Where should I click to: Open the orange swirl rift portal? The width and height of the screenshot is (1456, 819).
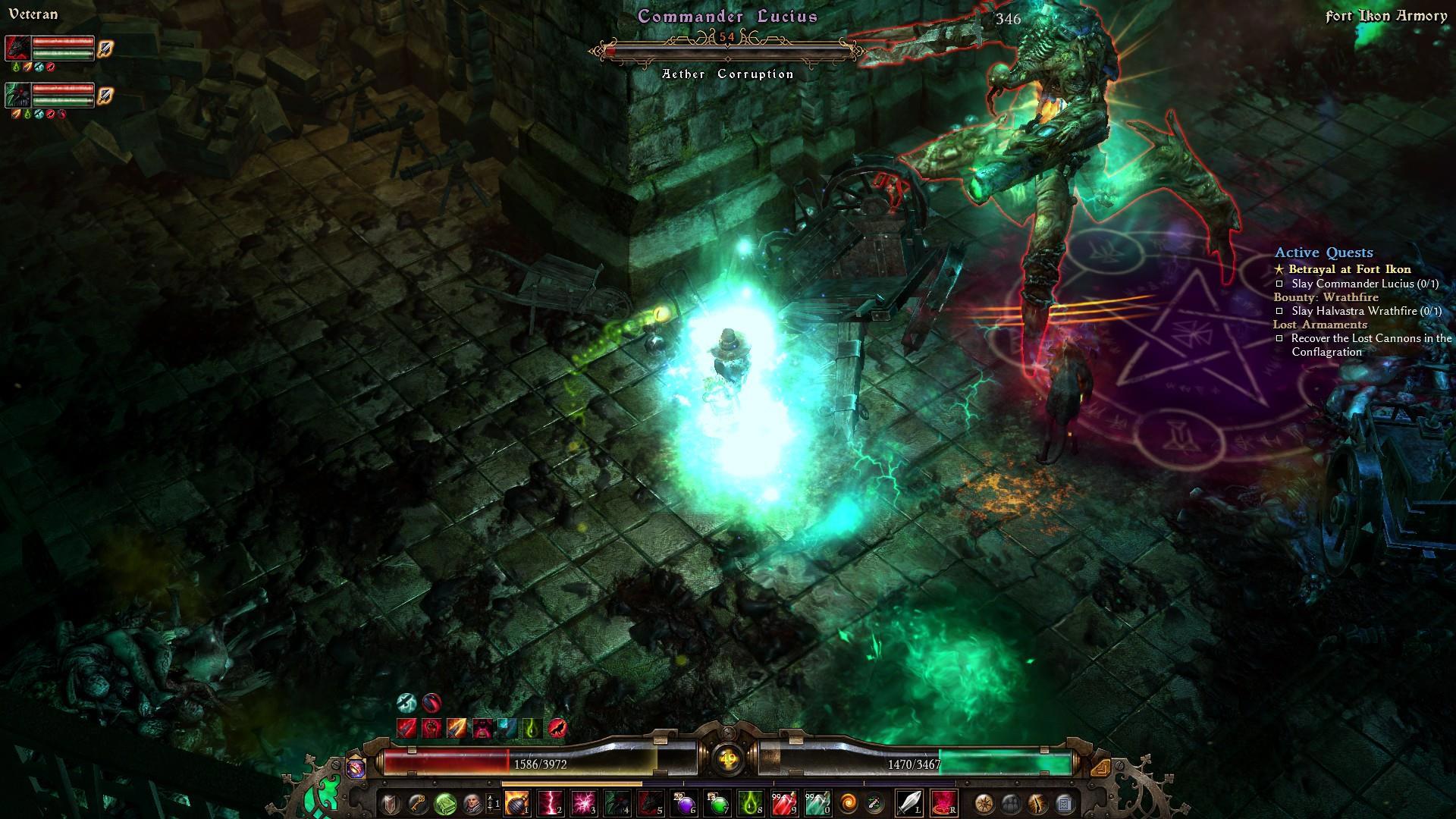tap(849, 803)
